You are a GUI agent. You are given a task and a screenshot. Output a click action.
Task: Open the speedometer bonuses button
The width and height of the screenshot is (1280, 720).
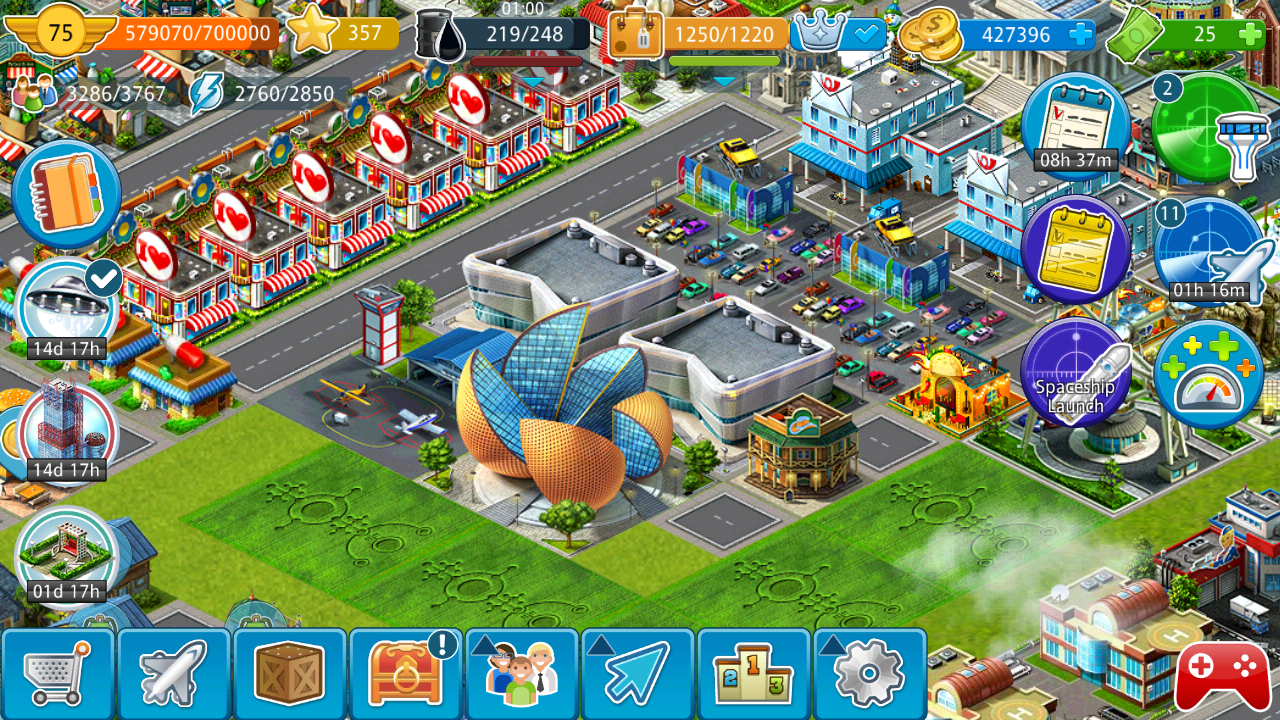click(x=1207, y=375)
